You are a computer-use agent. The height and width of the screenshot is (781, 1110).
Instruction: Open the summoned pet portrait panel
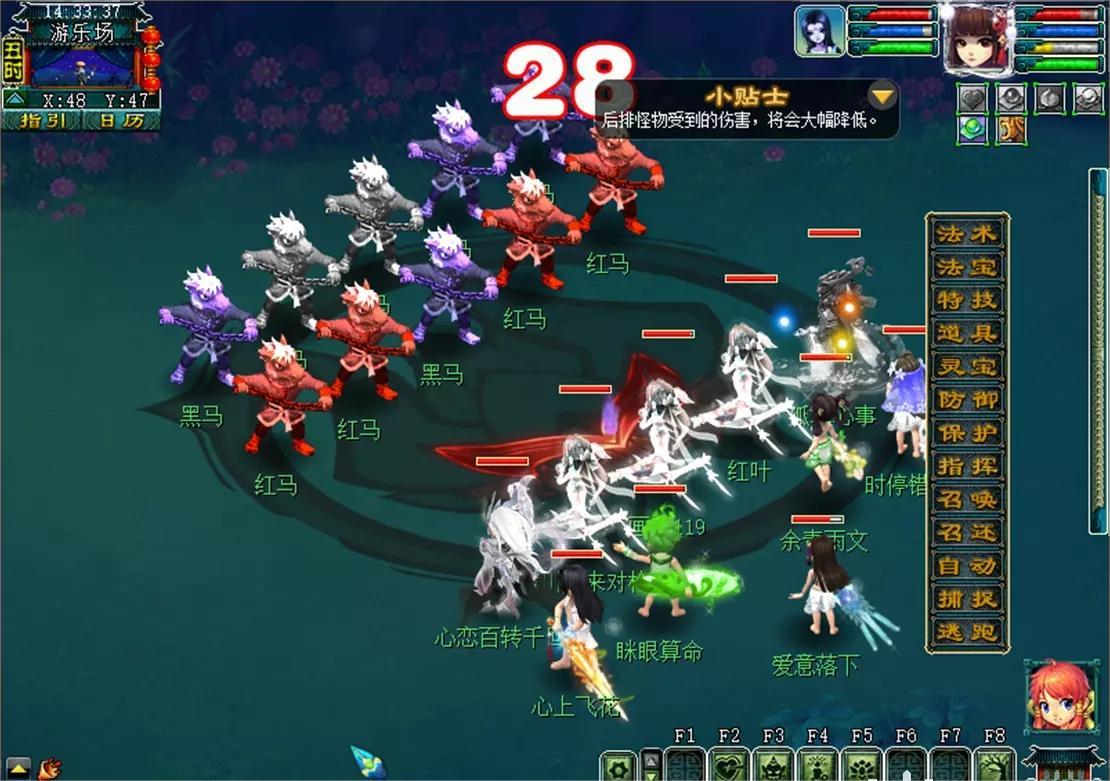pyautogui.click(x=819, y=32)
